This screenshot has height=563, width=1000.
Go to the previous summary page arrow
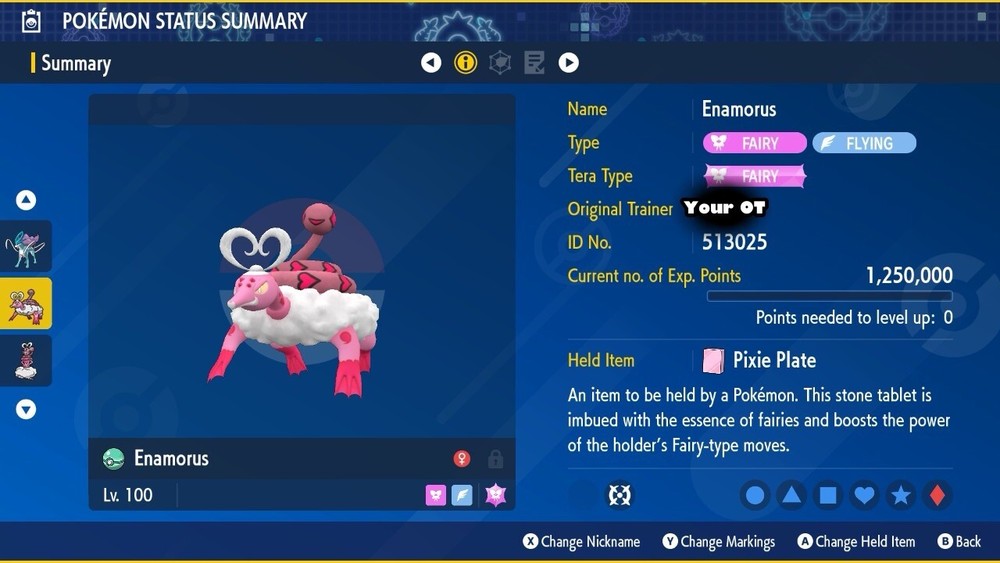431,63
